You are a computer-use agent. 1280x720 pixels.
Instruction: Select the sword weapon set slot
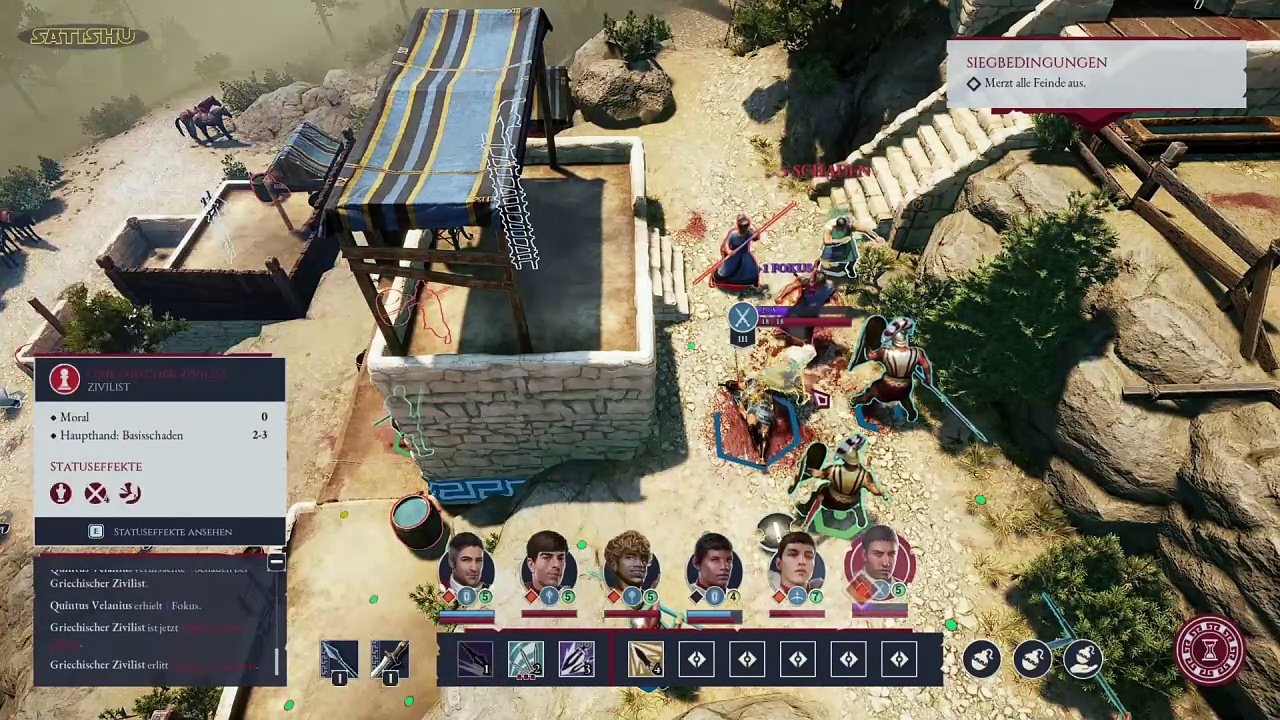(x=389, y=660)
